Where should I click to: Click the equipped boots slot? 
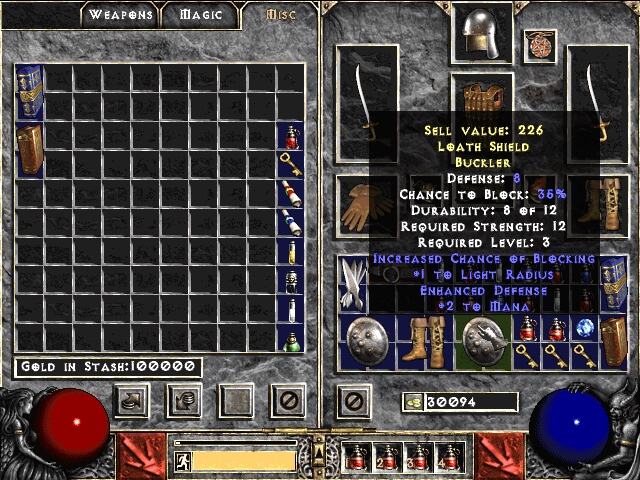coord(599,205)
